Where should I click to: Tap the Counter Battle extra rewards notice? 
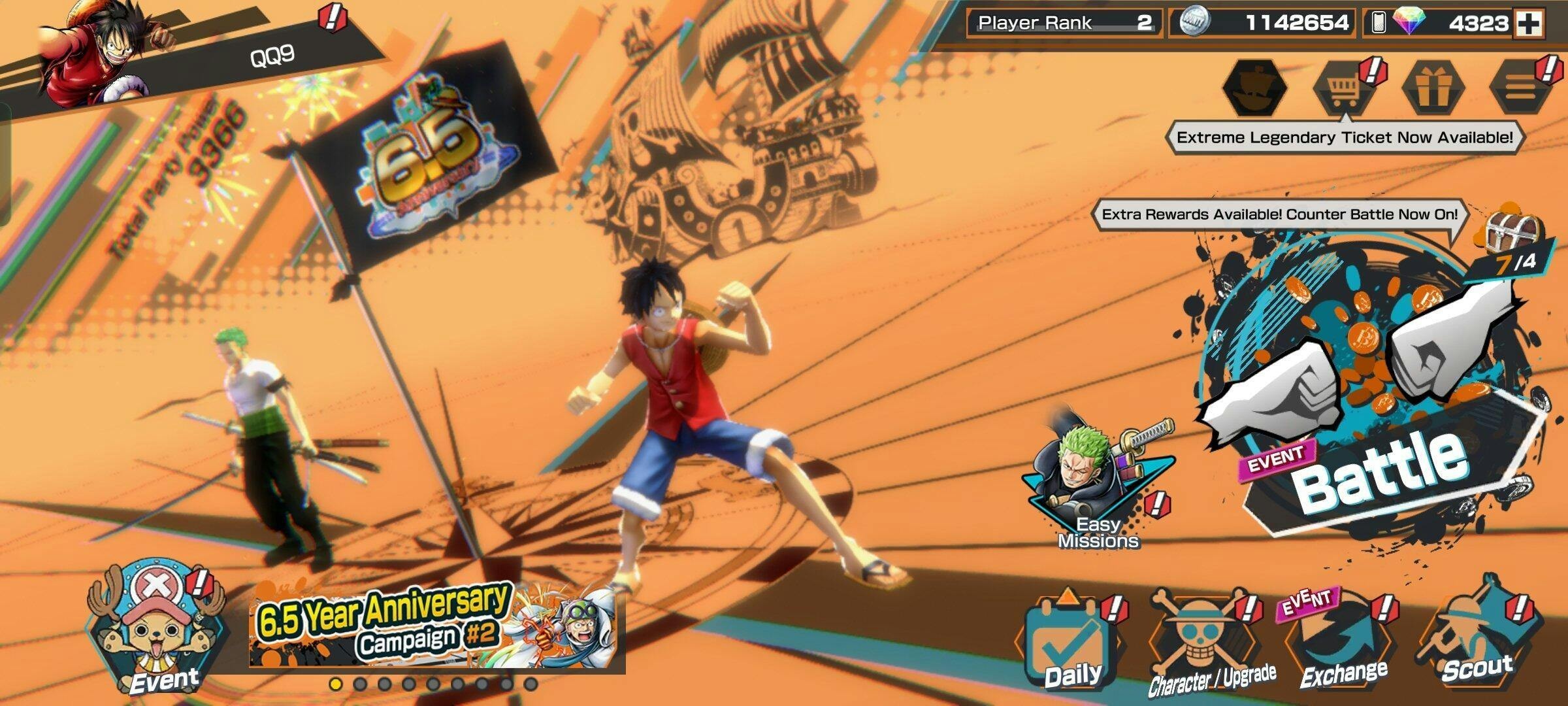click(x=1279, y=215)
